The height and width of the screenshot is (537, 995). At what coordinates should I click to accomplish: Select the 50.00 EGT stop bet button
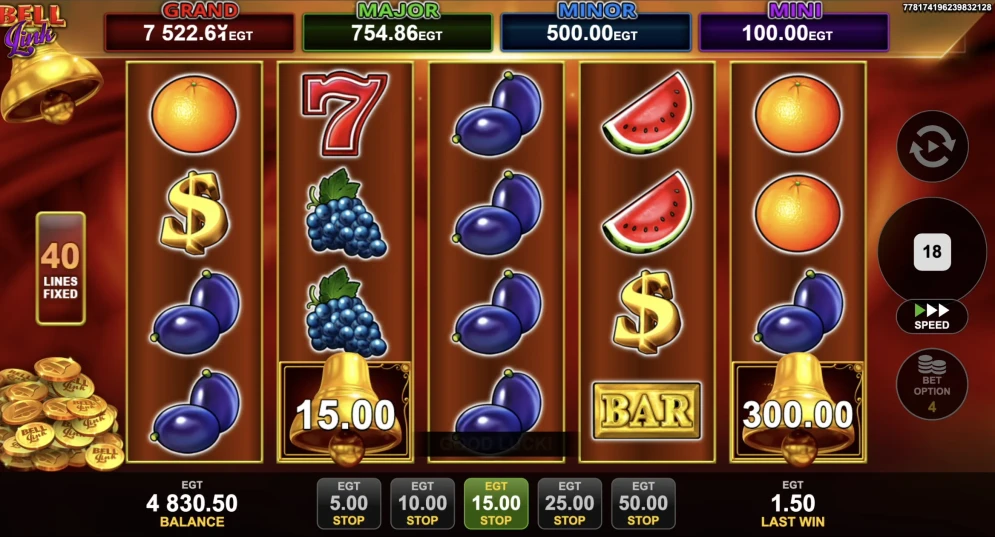pyautogui.click(x=643, y=503)
